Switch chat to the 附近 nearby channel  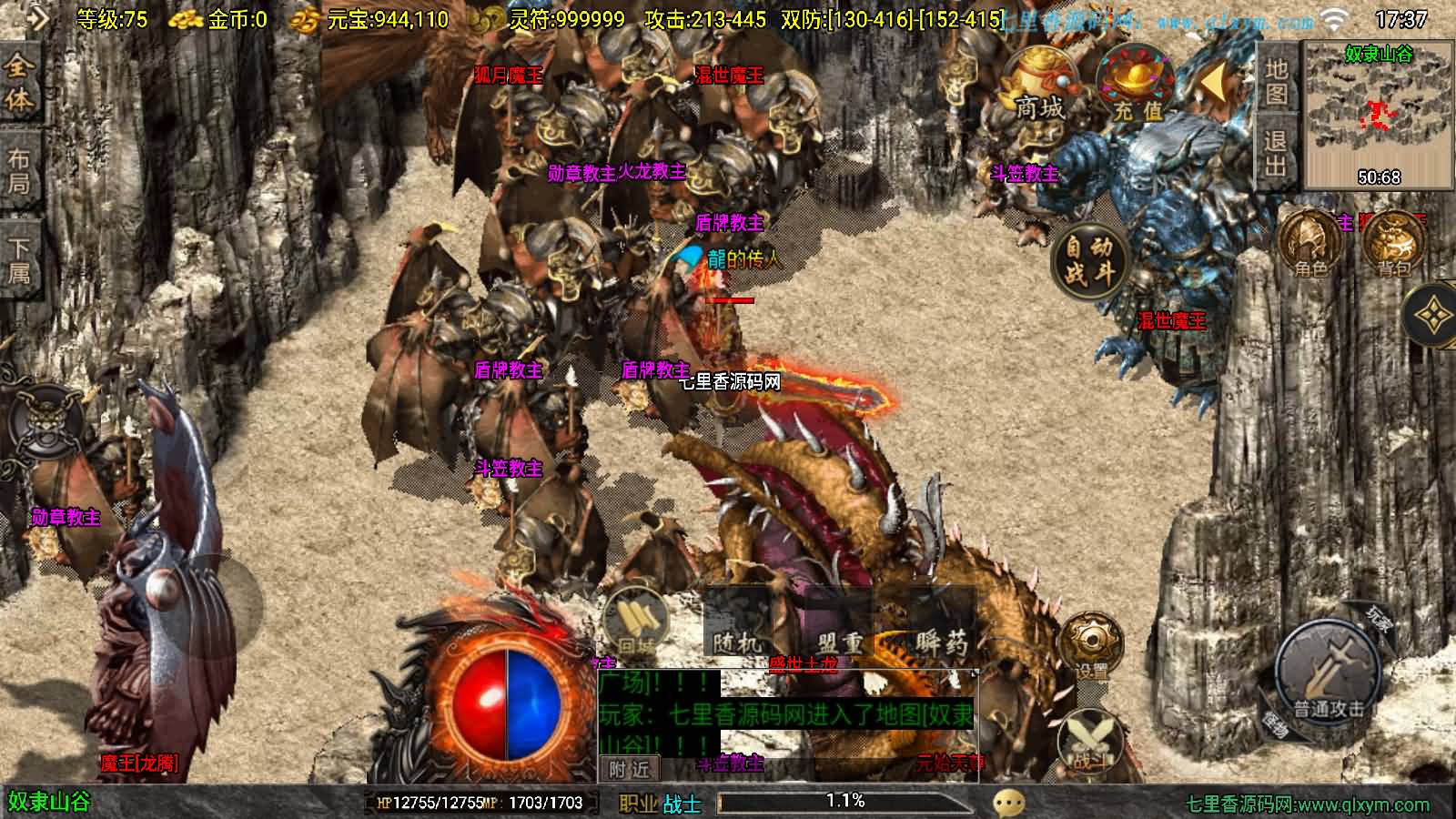point(630,769)
